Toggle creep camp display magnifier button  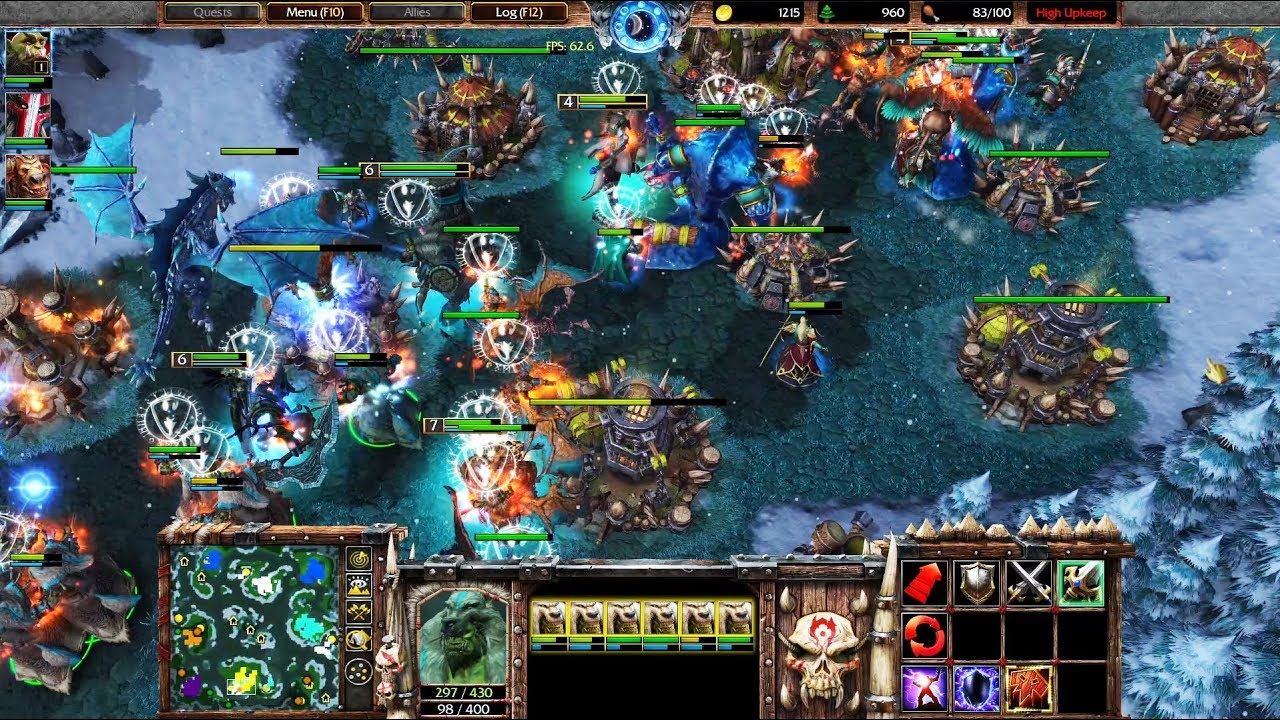(359, 638)
